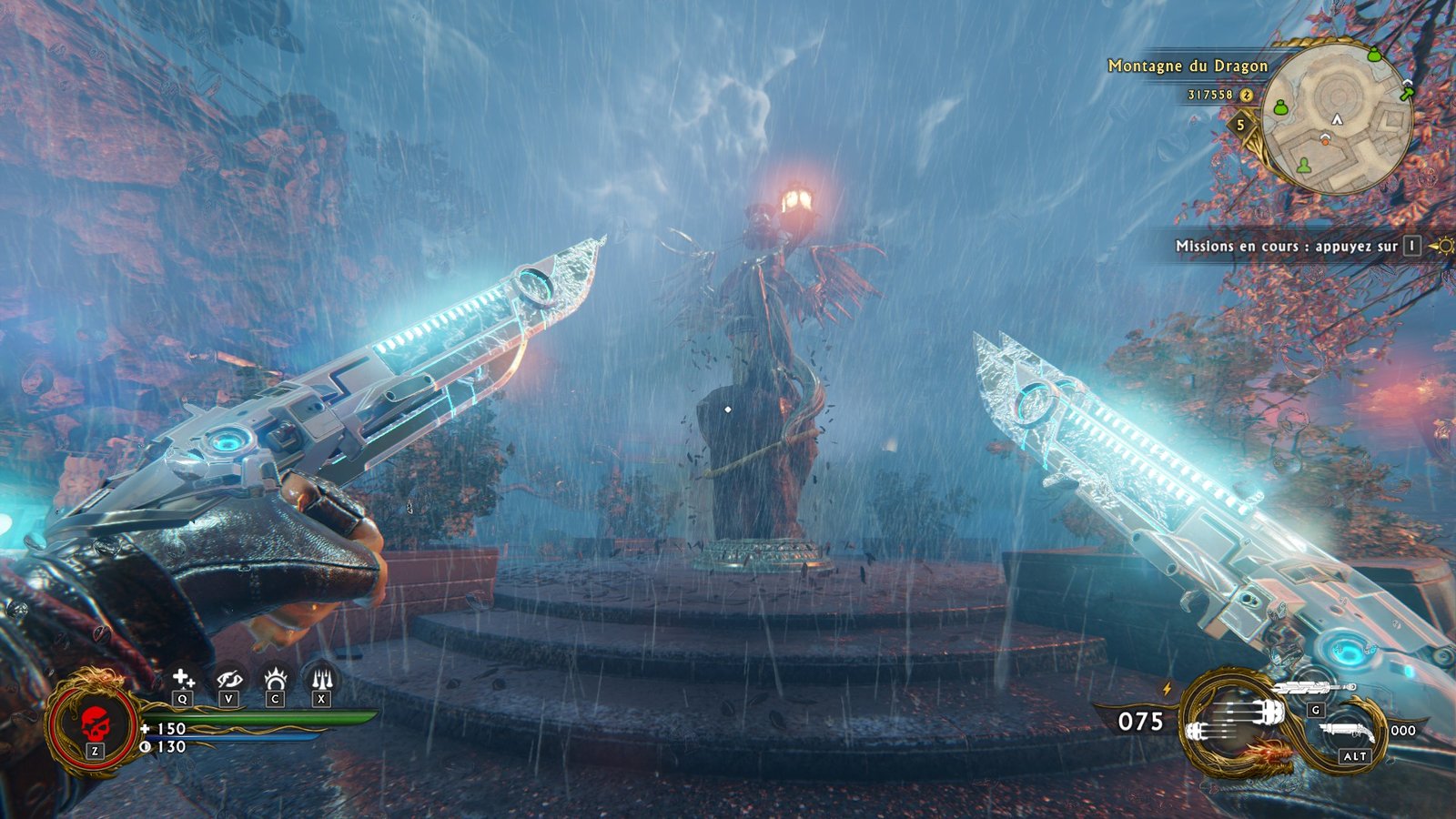Select the dual claw blades weapon
Screen dimensions: 1456x819
[1235, 720]
